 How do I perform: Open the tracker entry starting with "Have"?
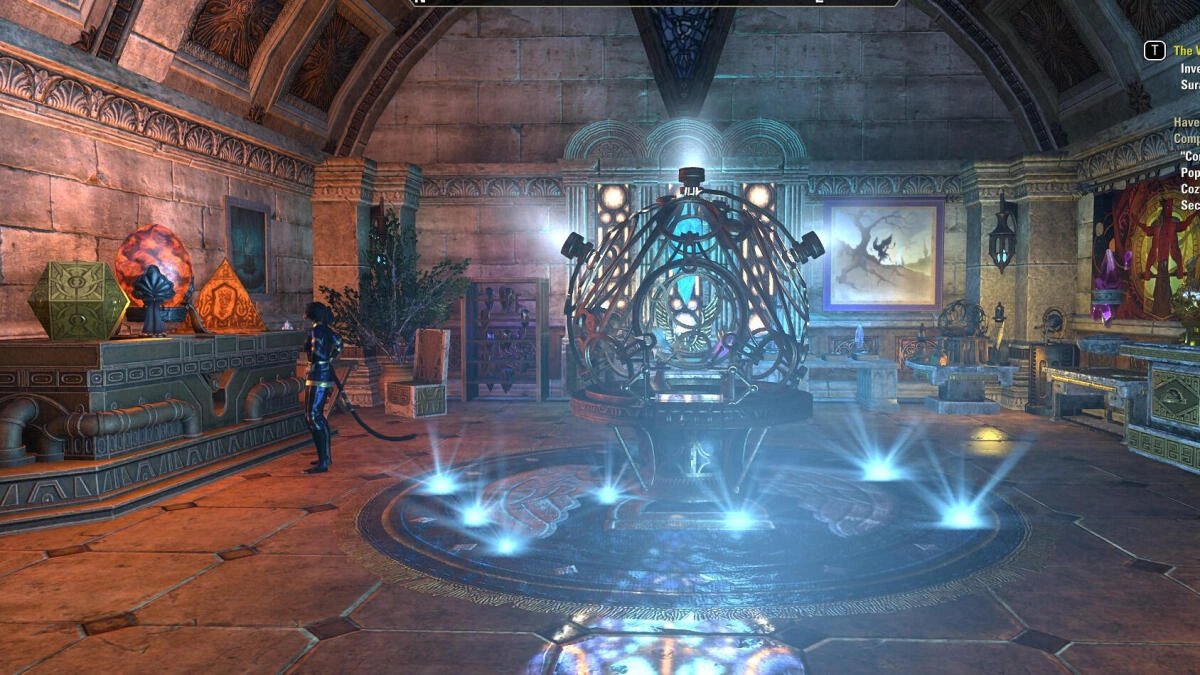click(x=1187, y=122)
